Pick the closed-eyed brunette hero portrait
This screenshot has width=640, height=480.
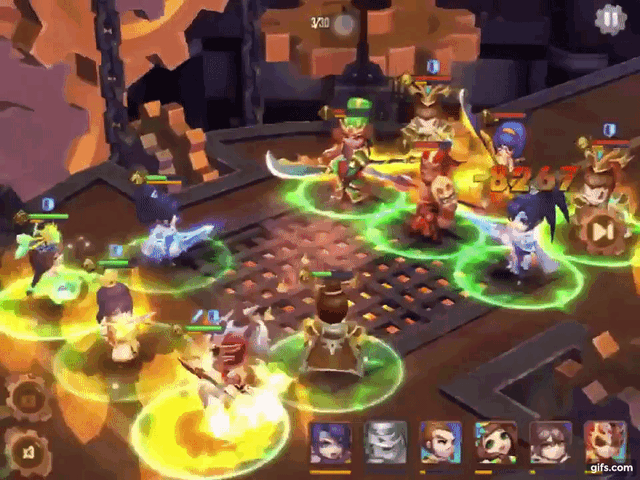[550, 442]
